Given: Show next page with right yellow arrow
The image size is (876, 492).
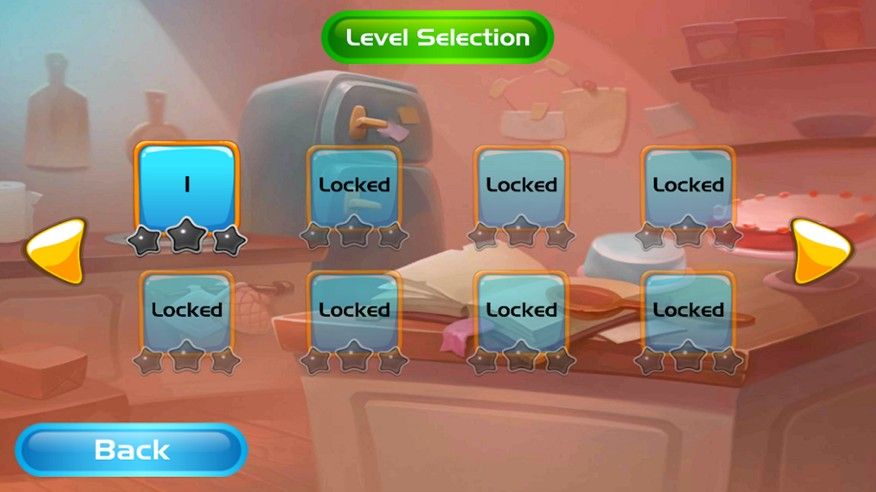Looking at the screenshot, I should [820, 251].
